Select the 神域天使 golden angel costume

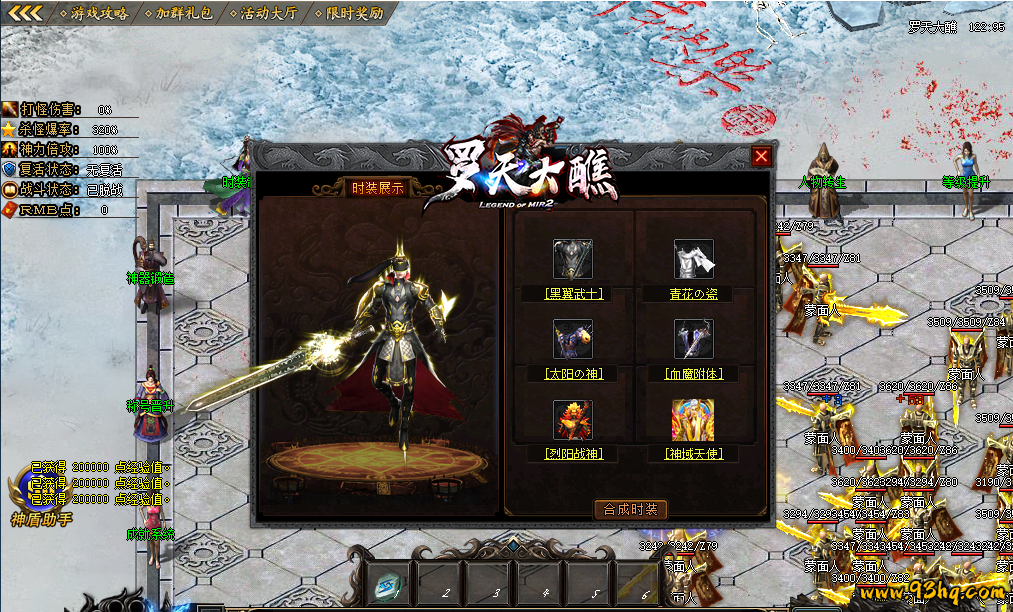tap(694, 420)
